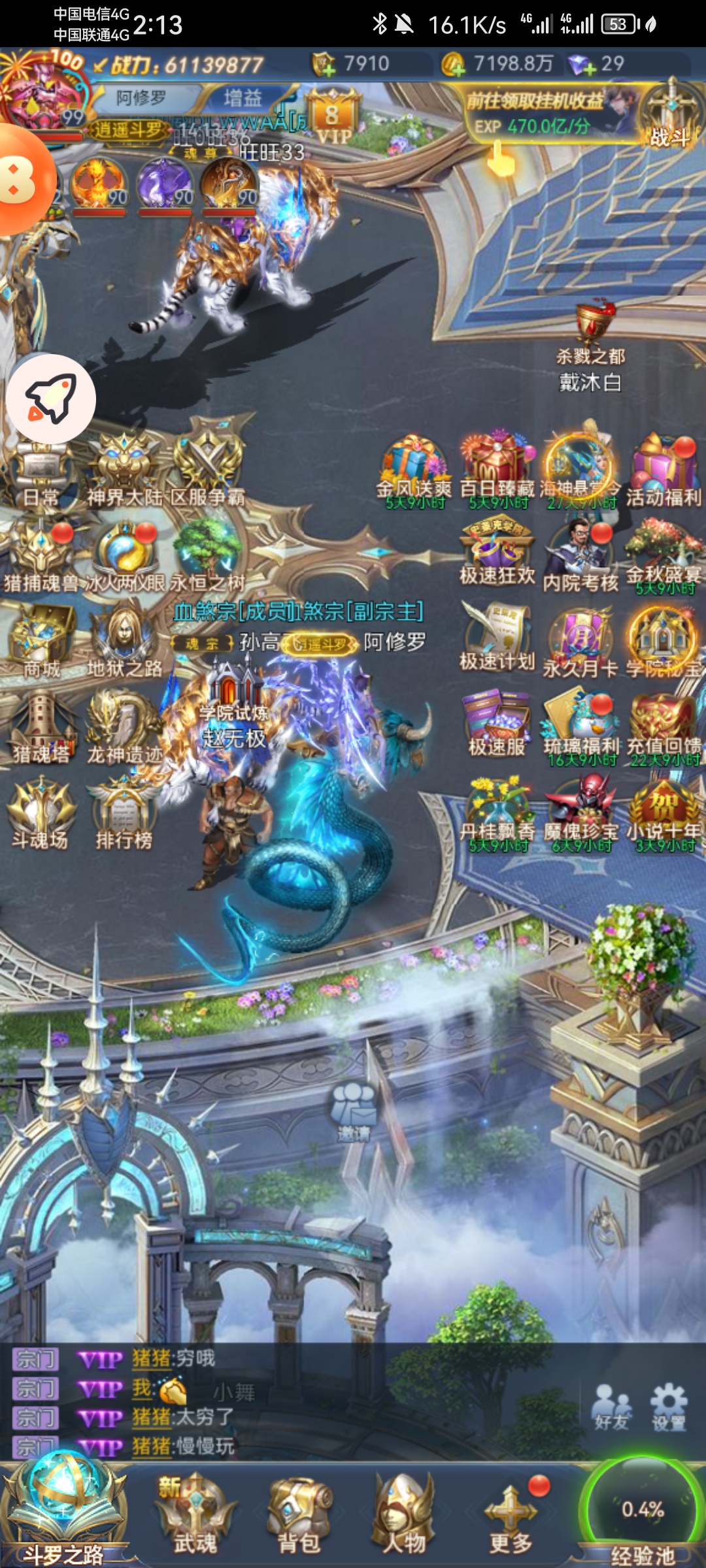Select the 增益 buff tab
The height and width of the screenshot is (1568, 706).
pyautogui.click(x=243, y=99)
